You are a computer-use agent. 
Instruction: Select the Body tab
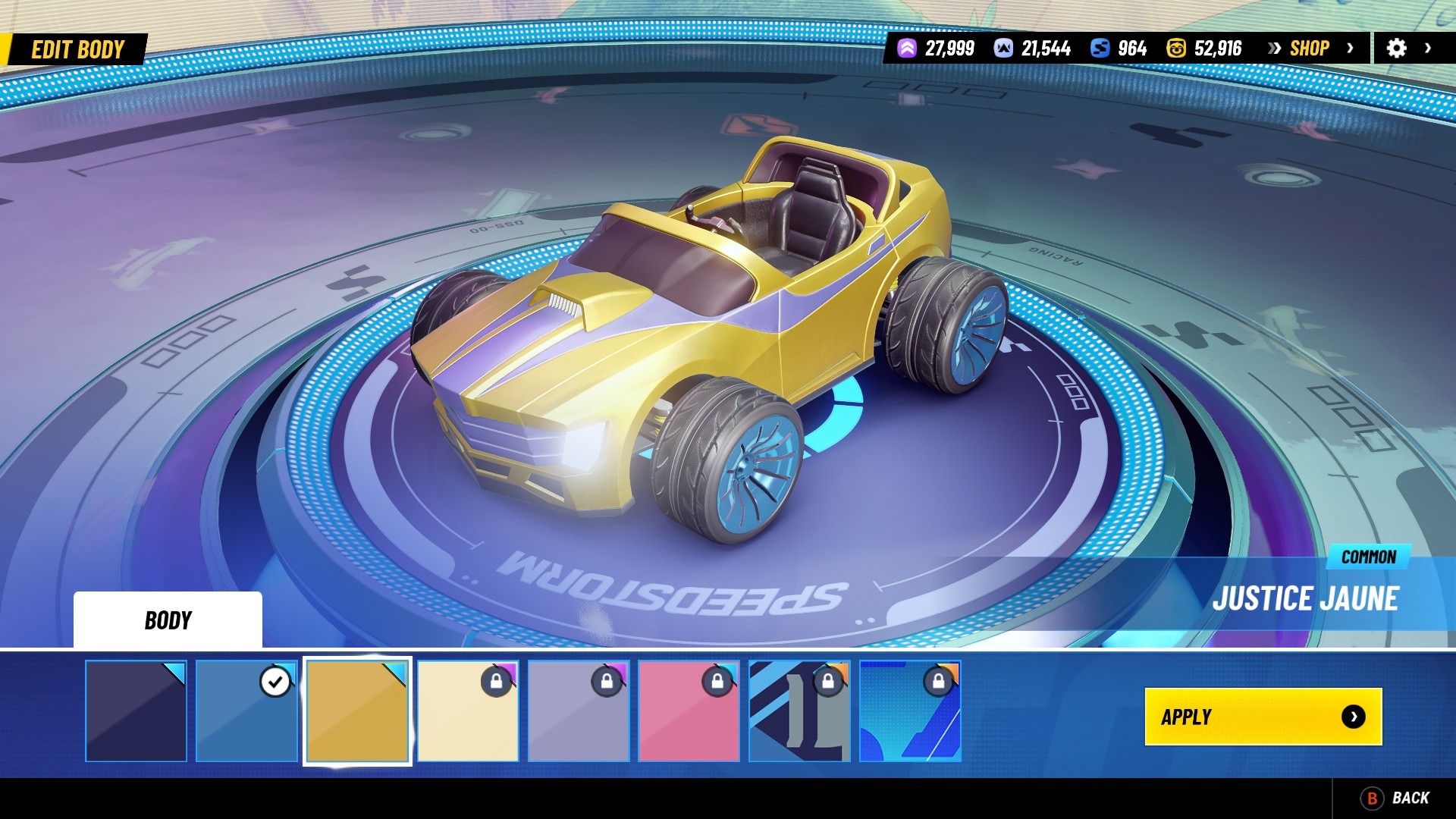coord(168,620)
